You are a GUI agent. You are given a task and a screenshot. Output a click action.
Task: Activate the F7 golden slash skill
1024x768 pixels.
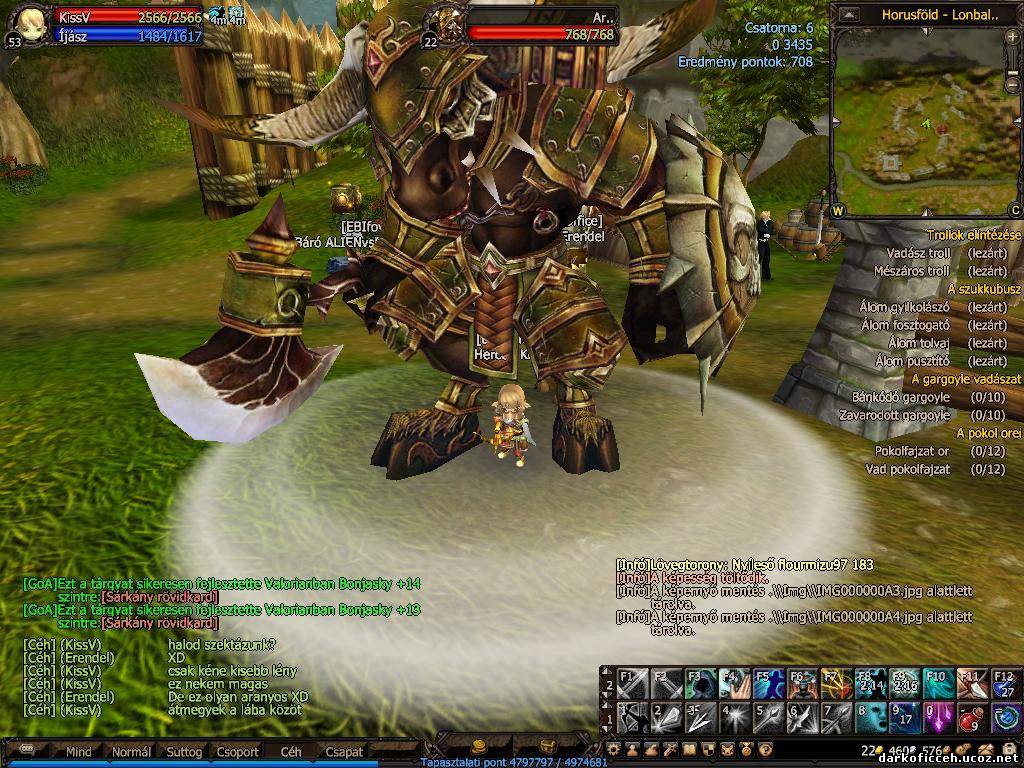(x=836, y=683)
